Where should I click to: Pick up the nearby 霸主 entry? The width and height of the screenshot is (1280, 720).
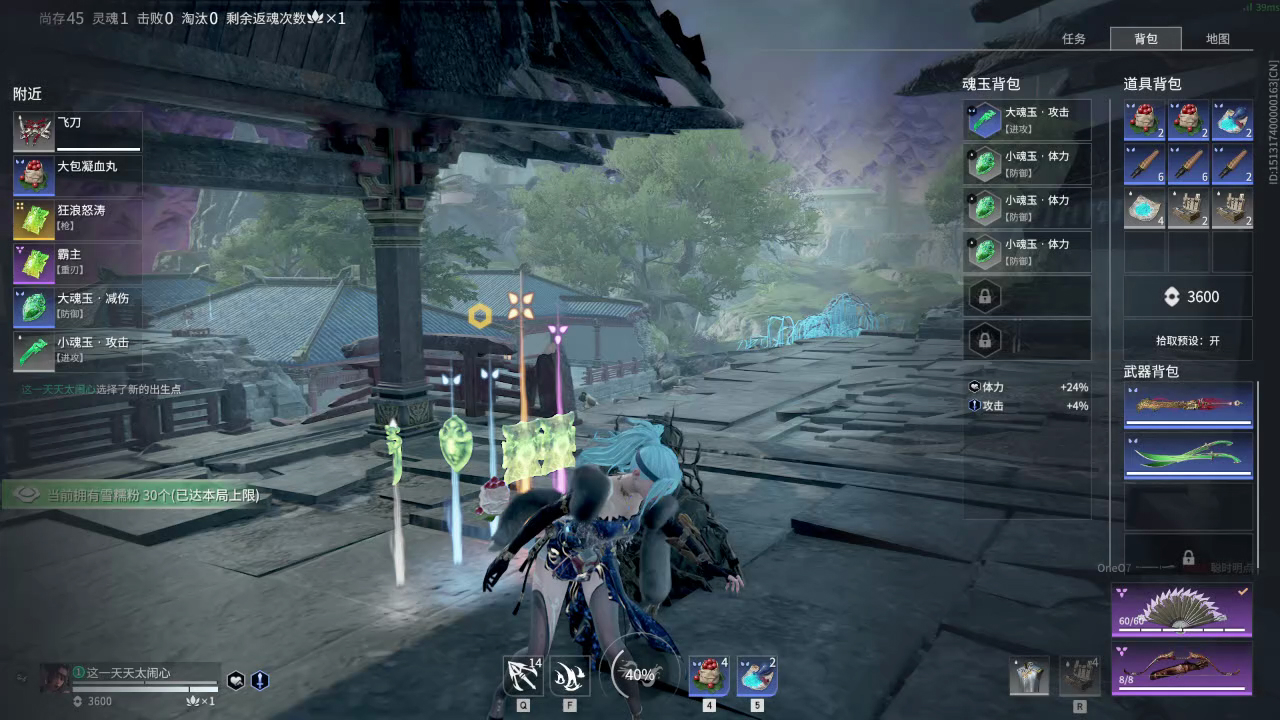(78, 263)
